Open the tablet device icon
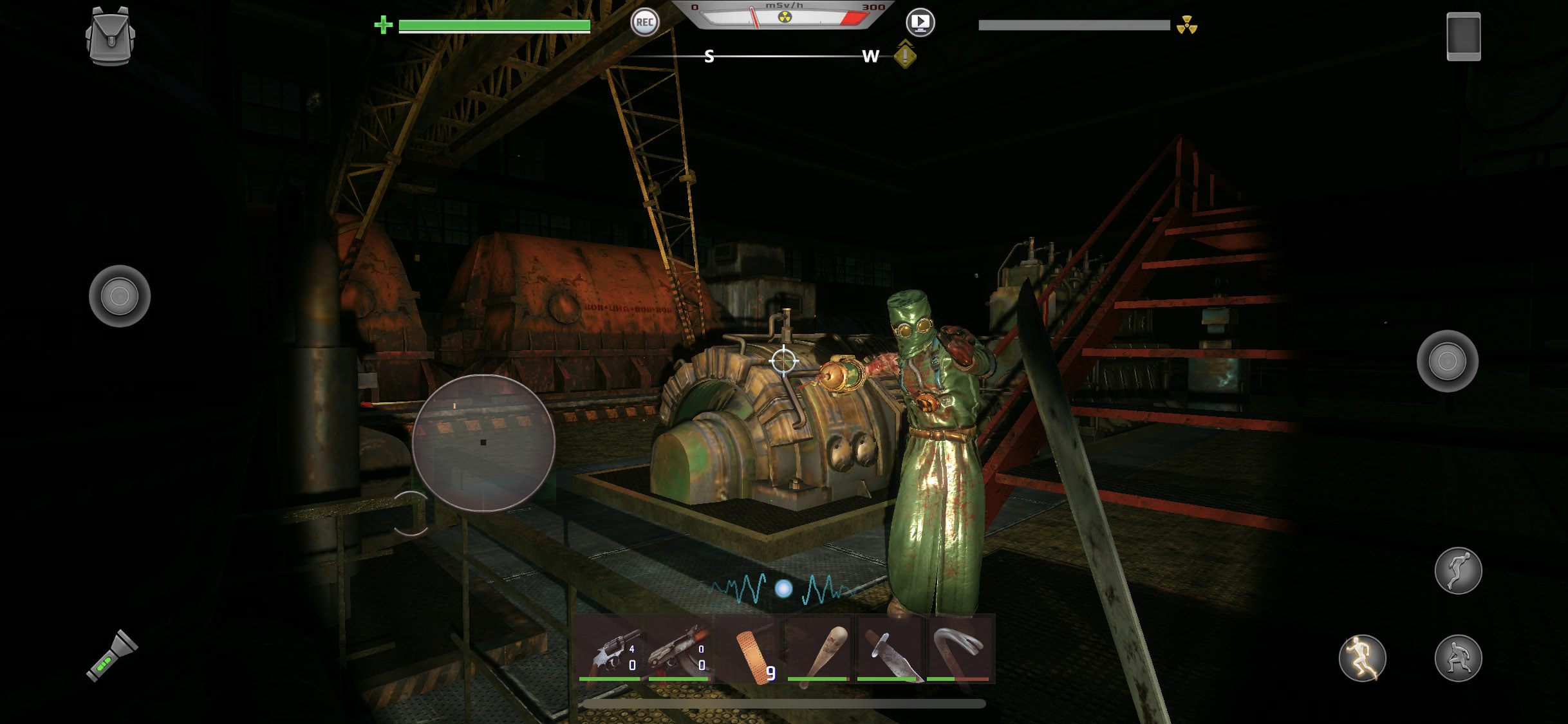The width and height of the screenshot is (1568, 724). 1463,37
